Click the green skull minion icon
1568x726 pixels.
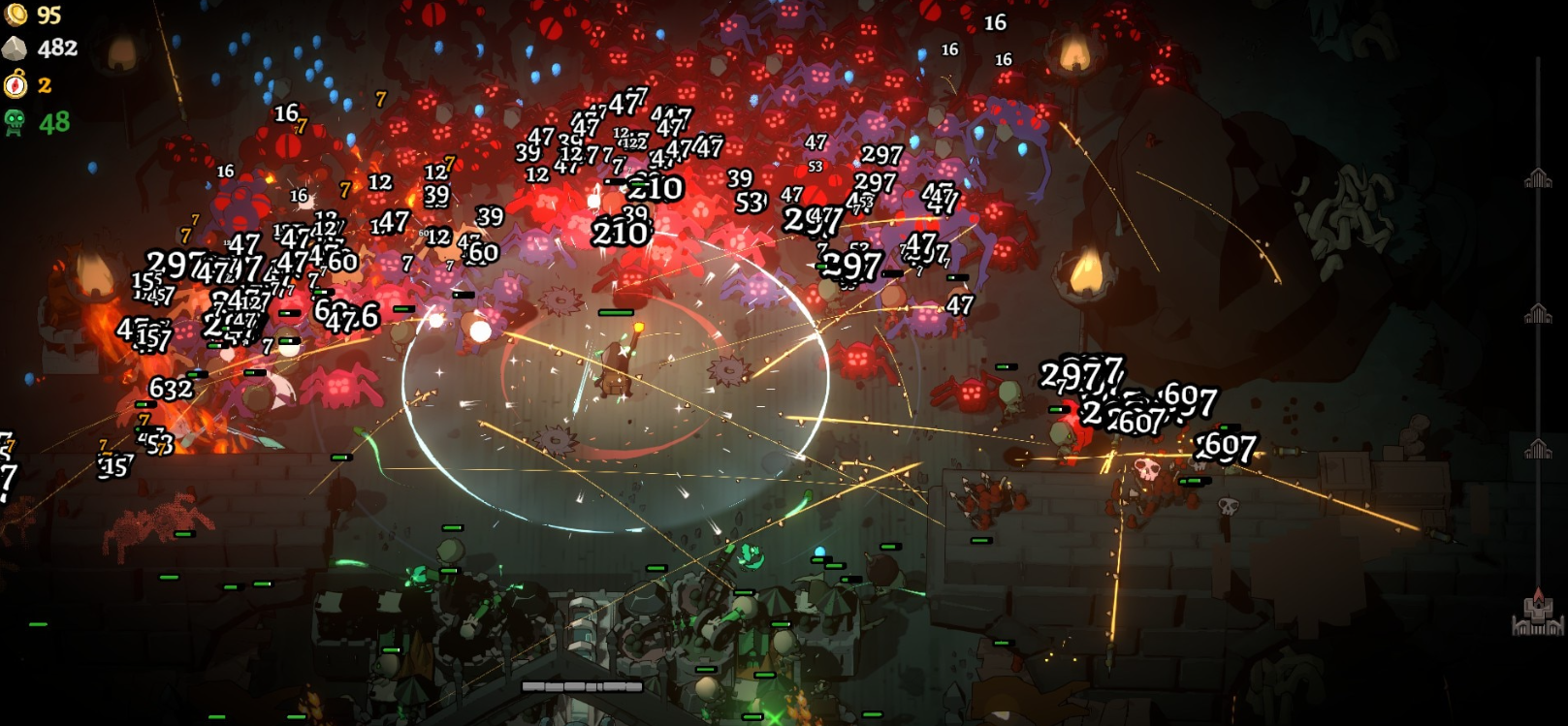pyautogui.click(x=15, y=123)
